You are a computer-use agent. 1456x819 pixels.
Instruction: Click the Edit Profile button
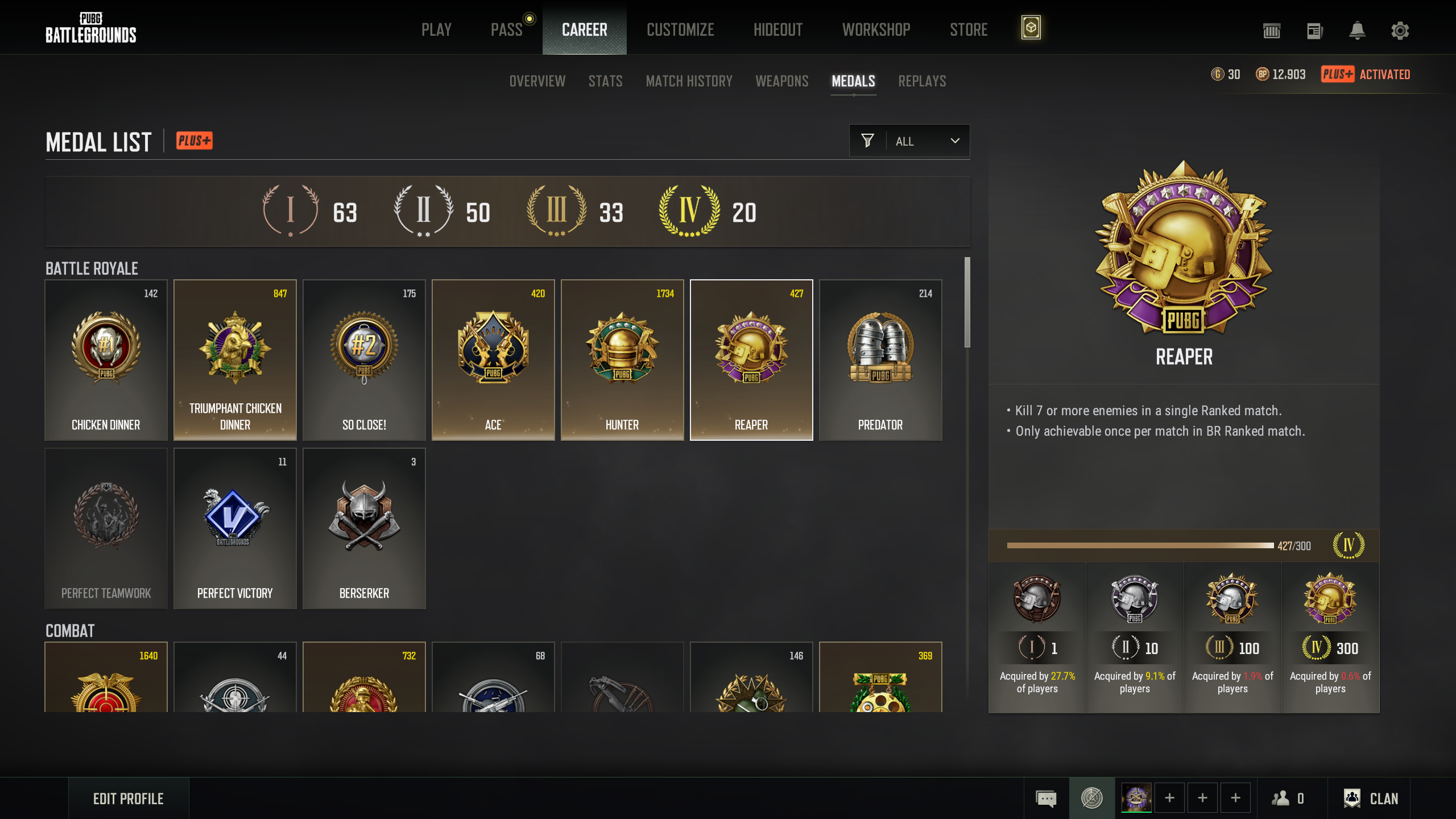point(129,799)
